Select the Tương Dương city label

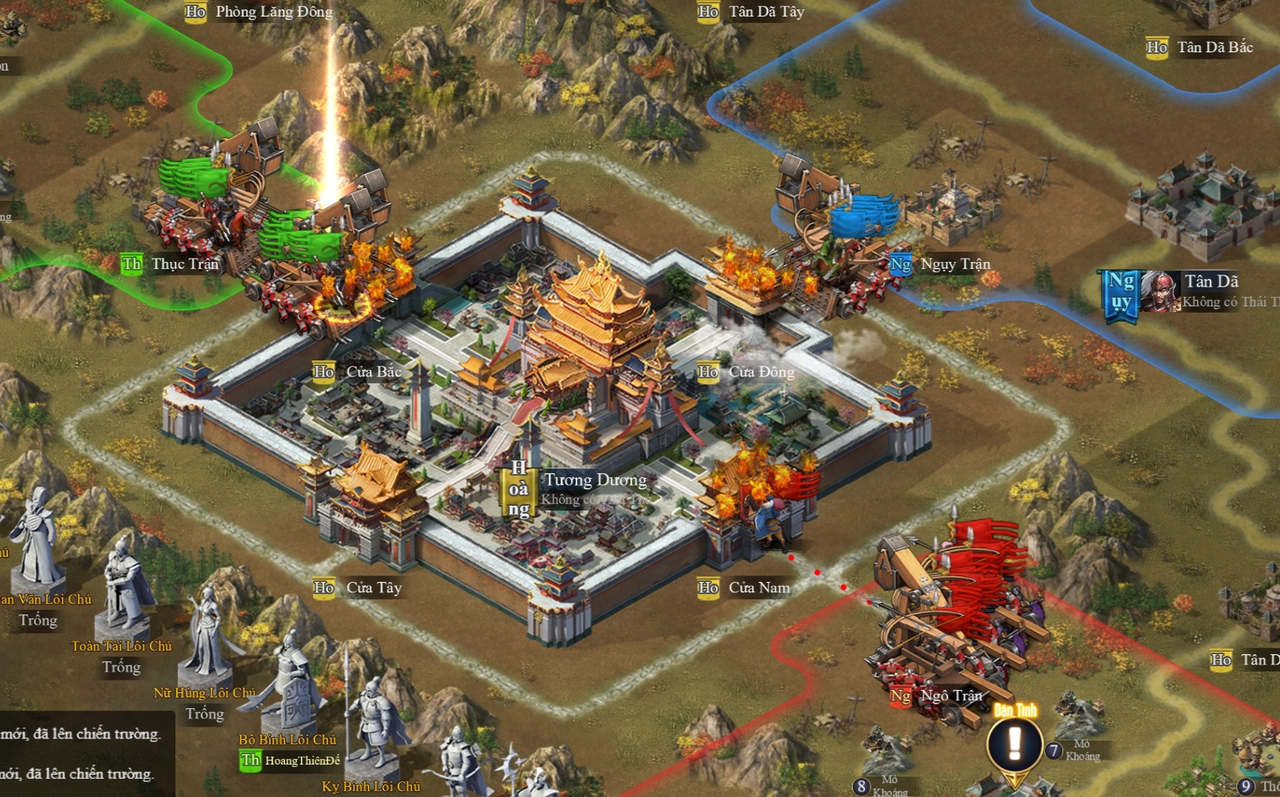pos(594,481)
